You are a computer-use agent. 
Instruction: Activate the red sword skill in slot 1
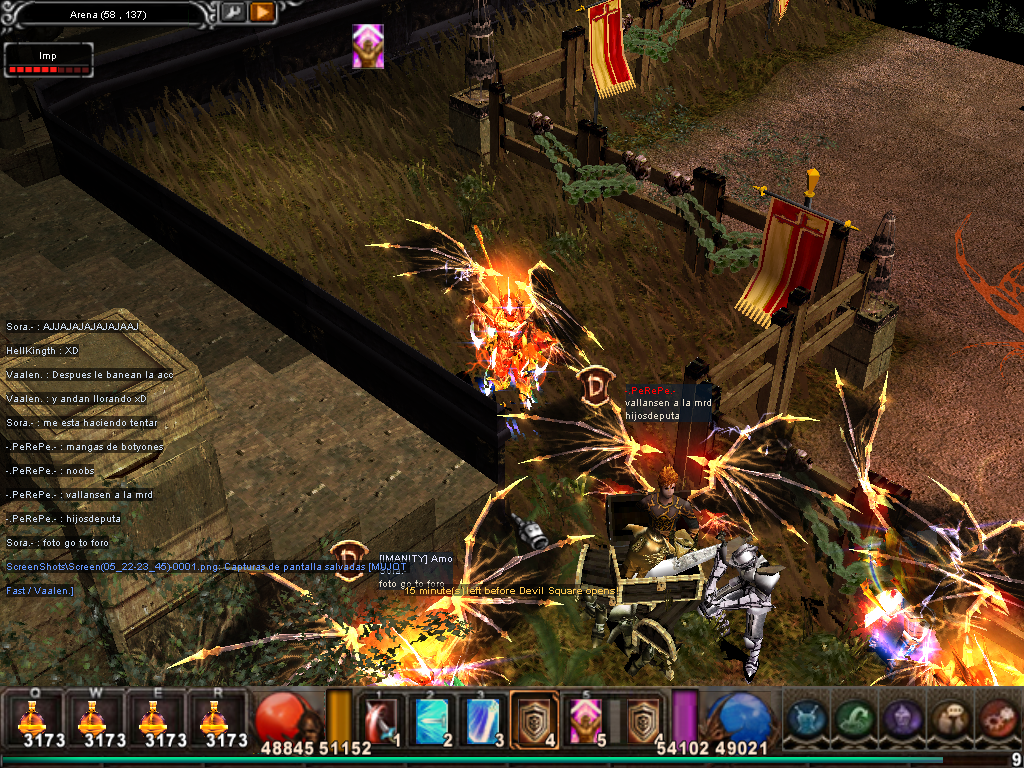coord(382,718)
